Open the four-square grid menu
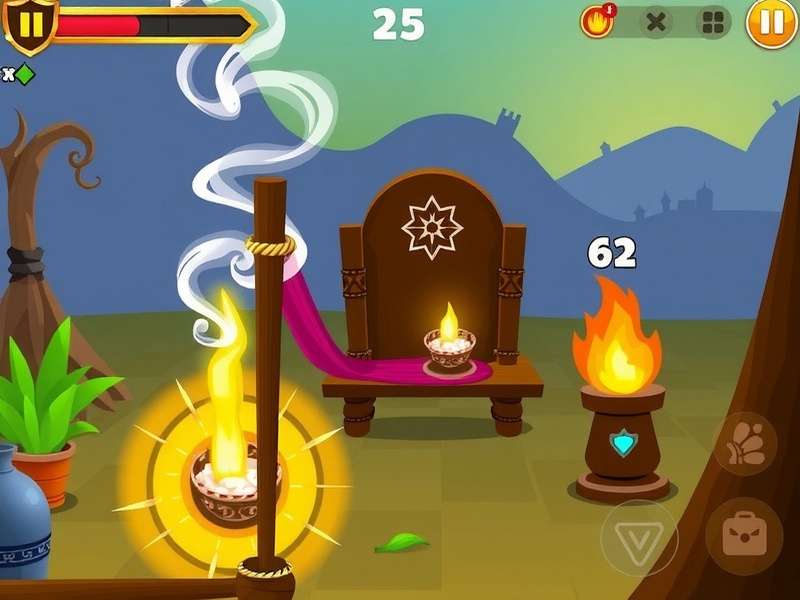The height and width of the screenshot is (600, 800). pos(713,23)
